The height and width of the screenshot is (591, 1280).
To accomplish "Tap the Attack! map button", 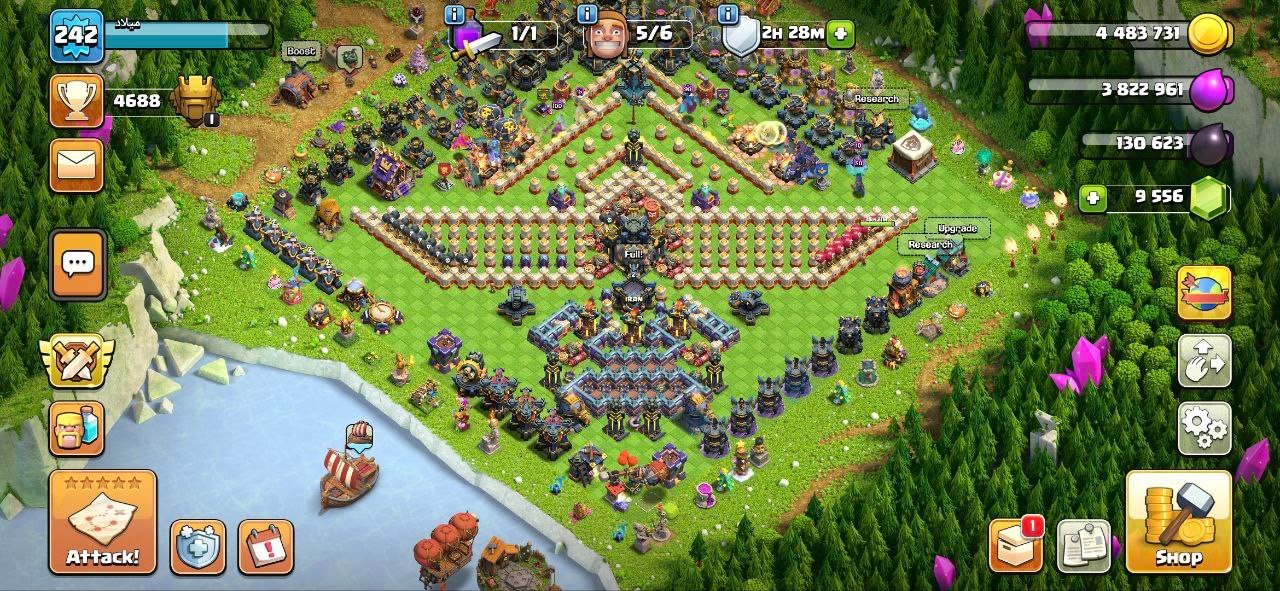I will [x=103, y=522].
